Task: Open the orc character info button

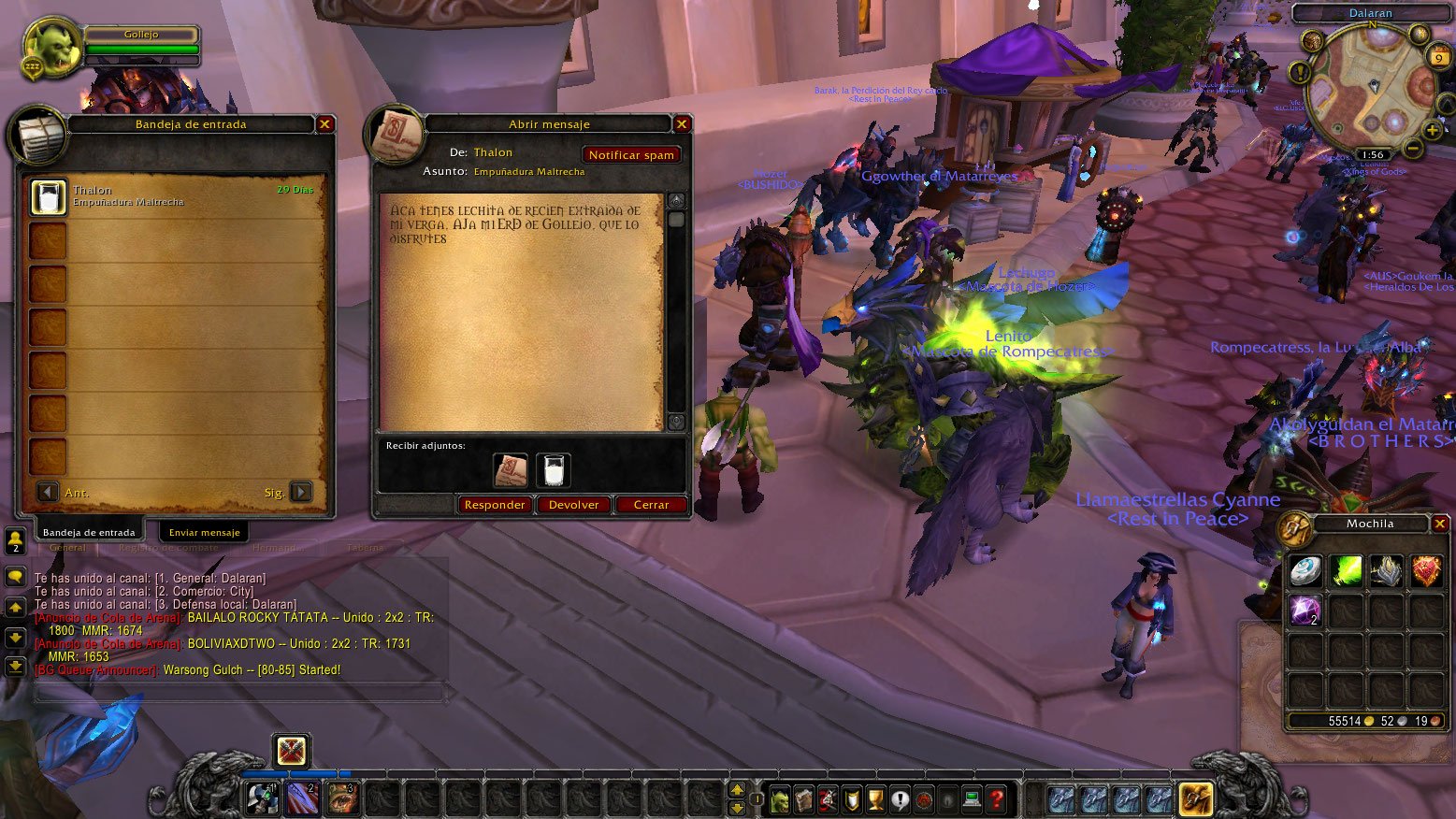Action: pyautogui.click(x=780, y=800)
